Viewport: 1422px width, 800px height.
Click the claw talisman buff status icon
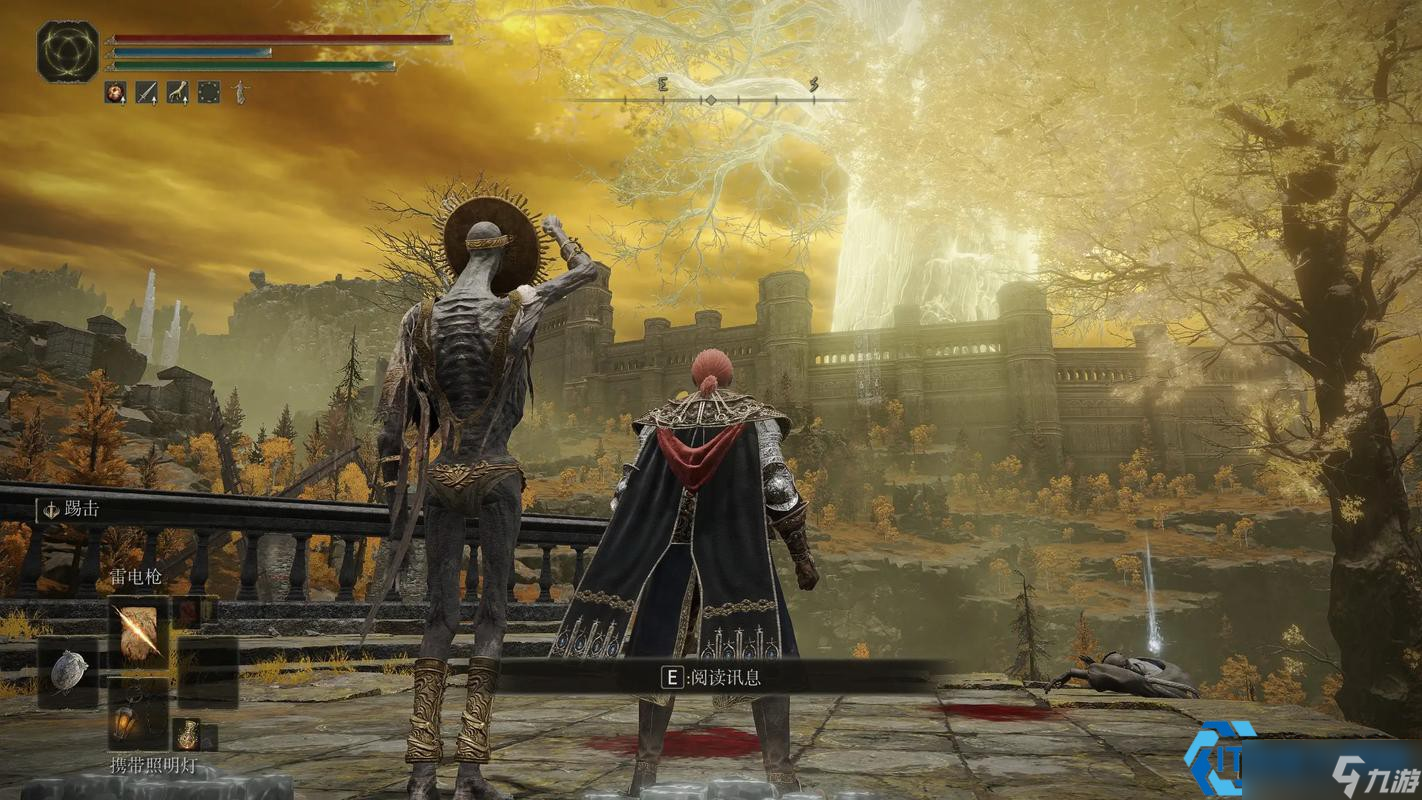click(x=178, y=93)
